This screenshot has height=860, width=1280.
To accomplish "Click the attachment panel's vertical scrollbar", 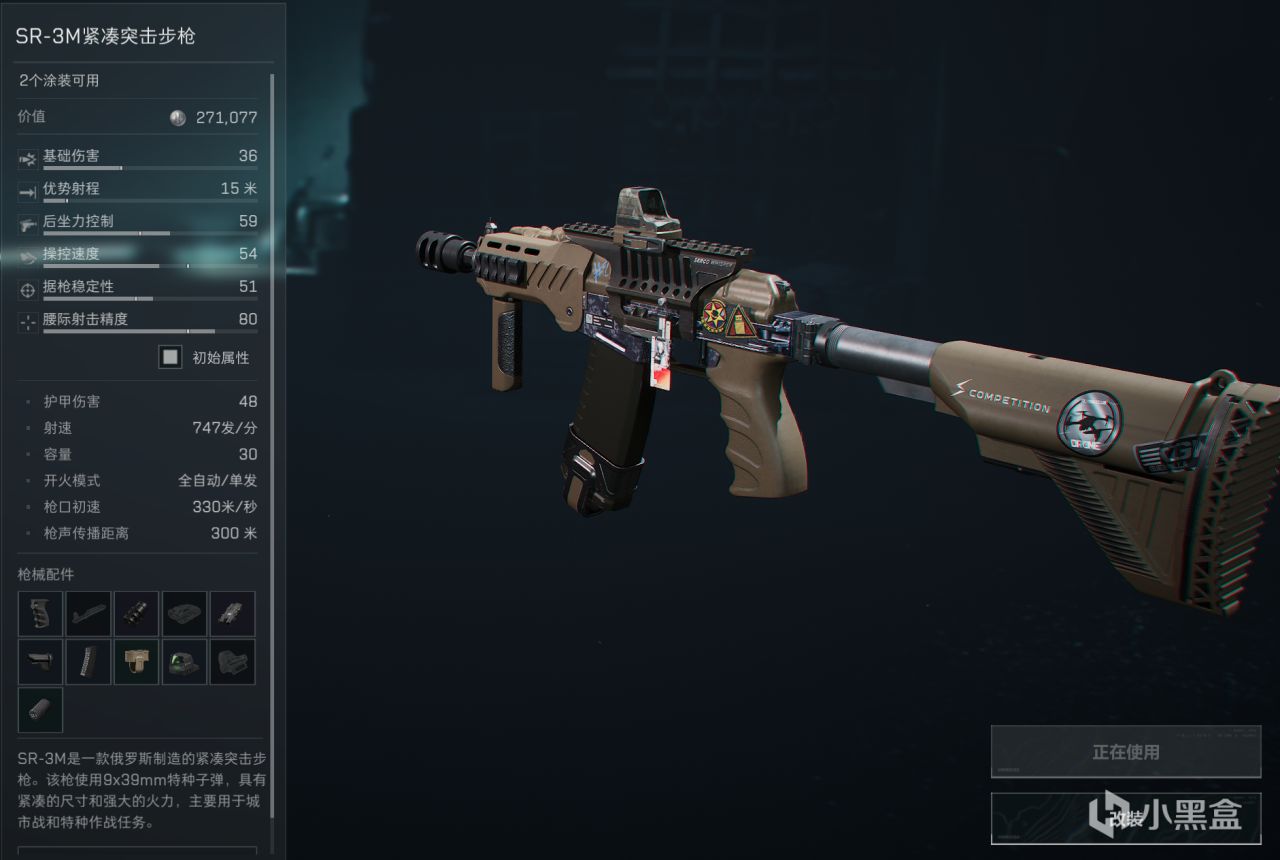I will tap(271, 450).
